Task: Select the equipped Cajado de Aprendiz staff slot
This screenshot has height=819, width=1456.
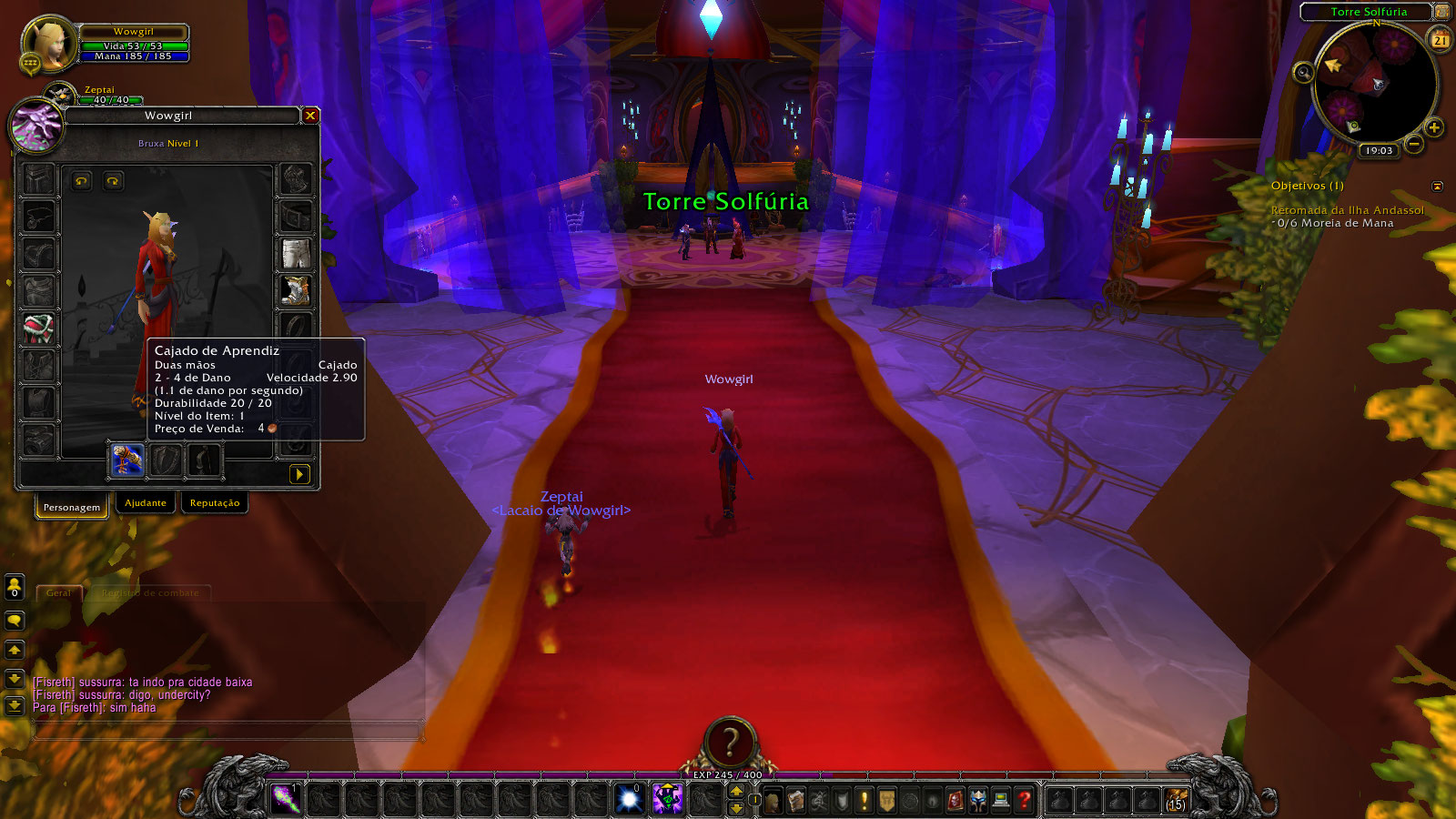Action: coord(126,460)
